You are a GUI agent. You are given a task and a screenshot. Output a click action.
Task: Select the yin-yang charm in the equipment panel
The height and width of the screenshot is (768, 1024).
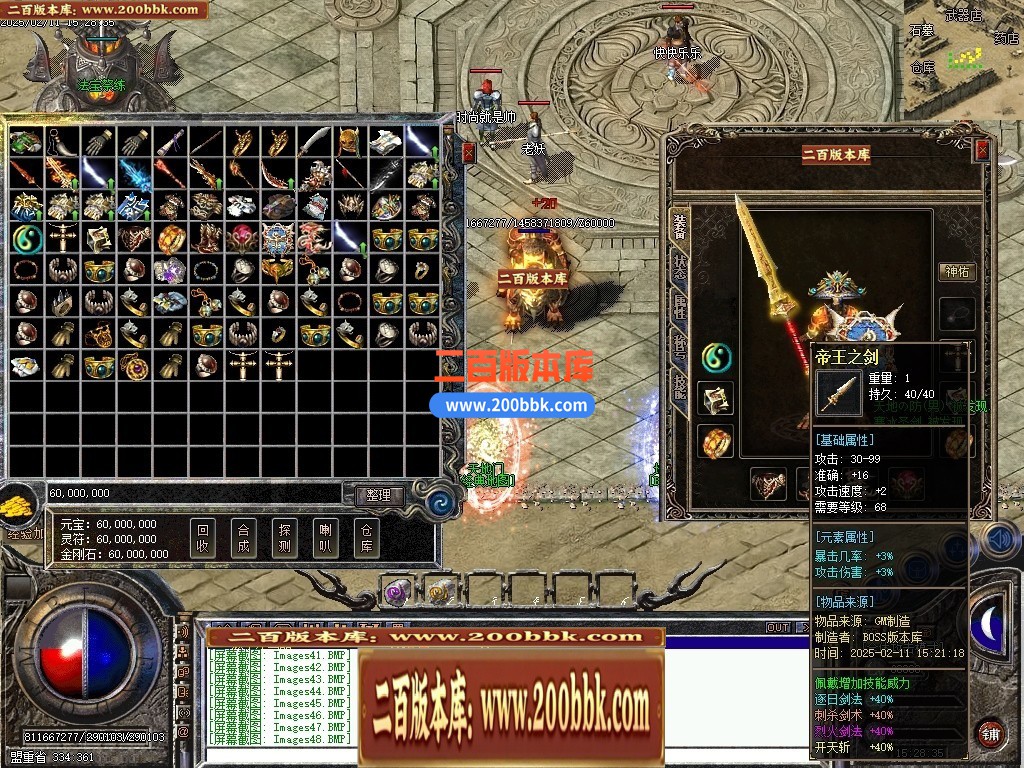pos(715,356)
